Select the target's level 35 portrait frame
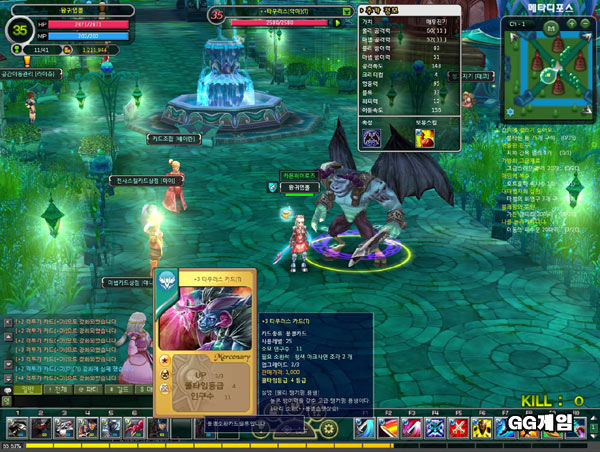This screenshot has height=452, width=600. [x=217, y=14]
